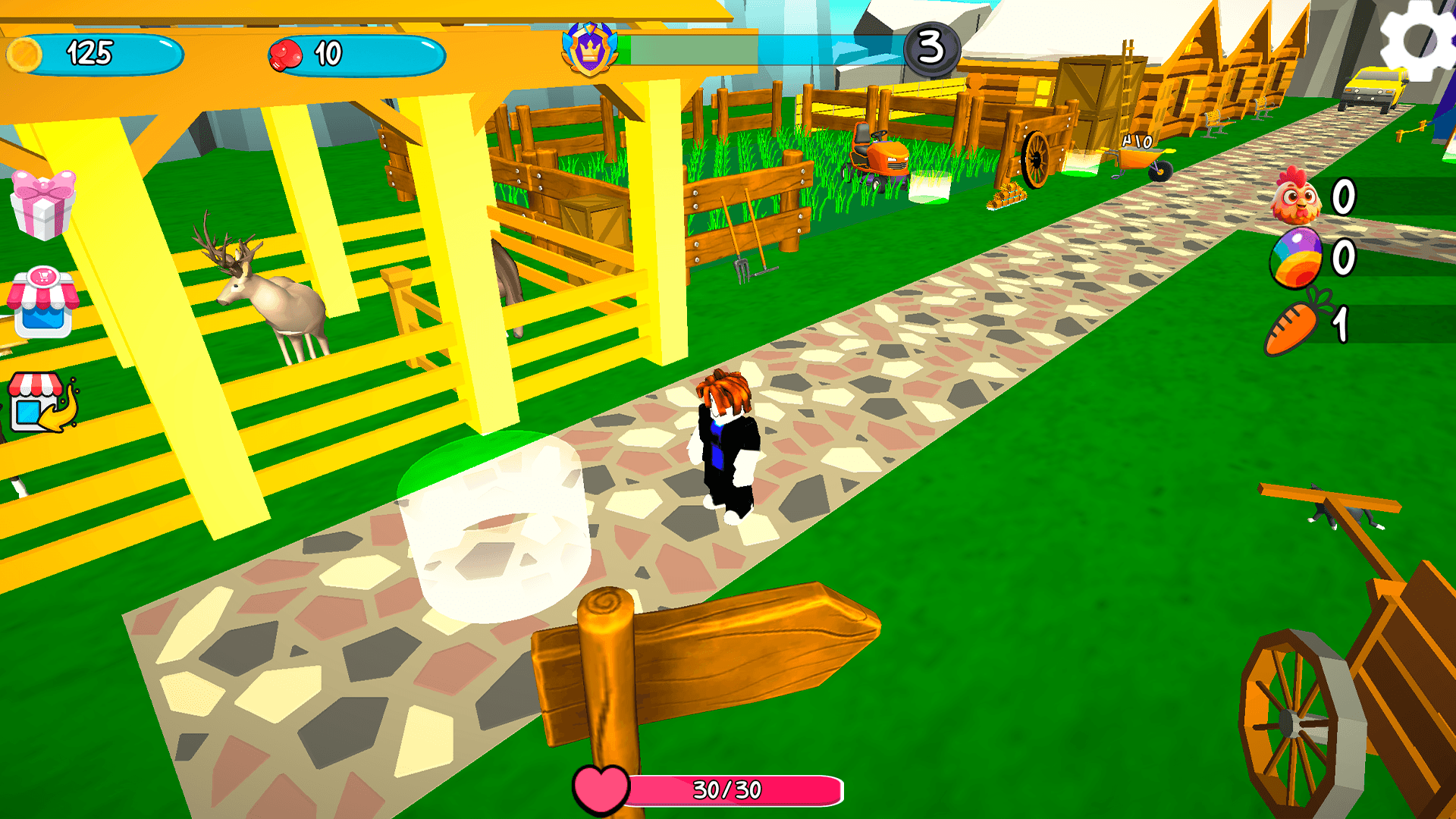Open the pink gift rewards icon
This screenshot has height=819, width=1456.
tap(42, 206)
